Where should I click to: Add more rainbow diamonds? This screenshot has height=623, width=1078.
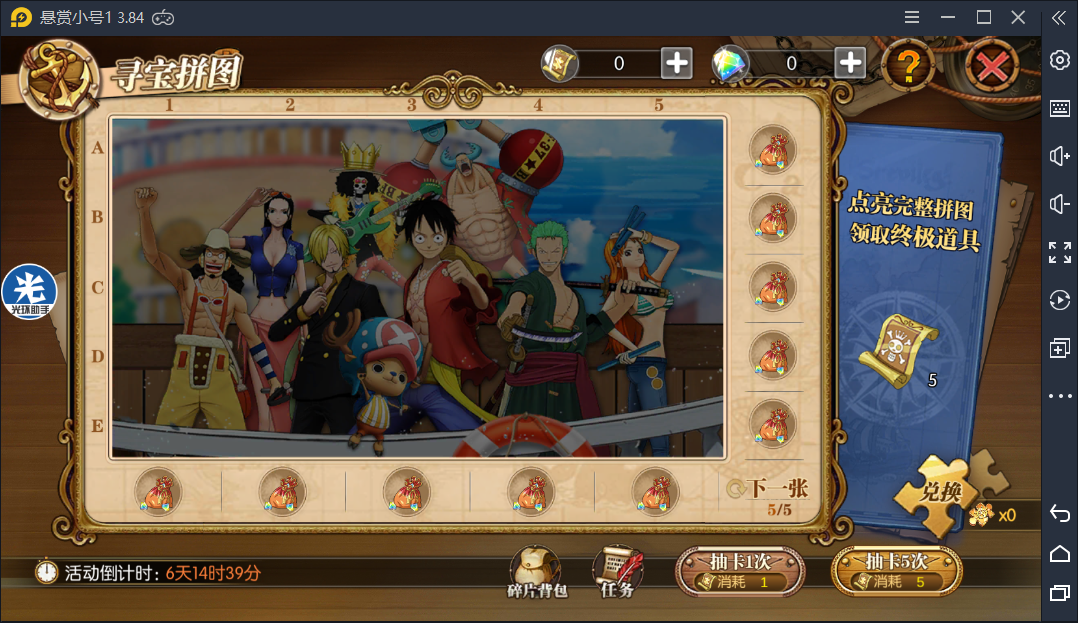(x=850, y=63)
